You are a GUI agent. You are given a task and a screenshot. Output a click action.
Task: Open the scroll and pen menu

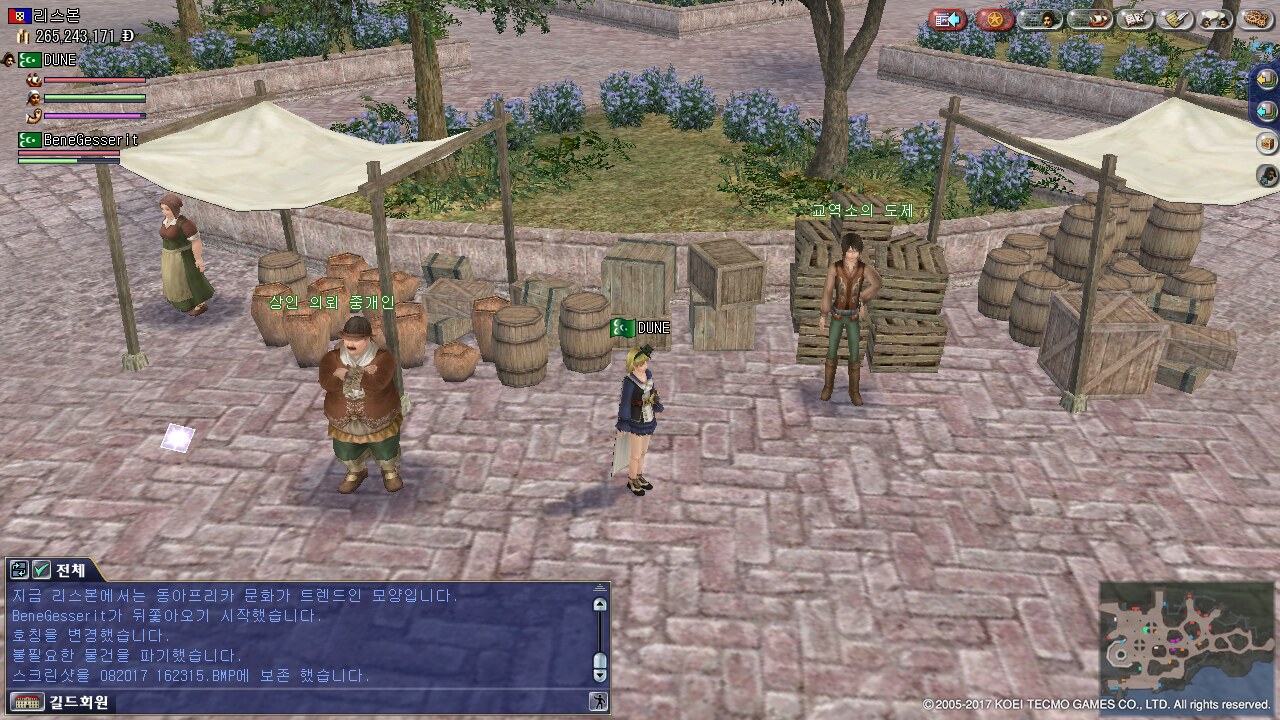tap(1177, 19)
